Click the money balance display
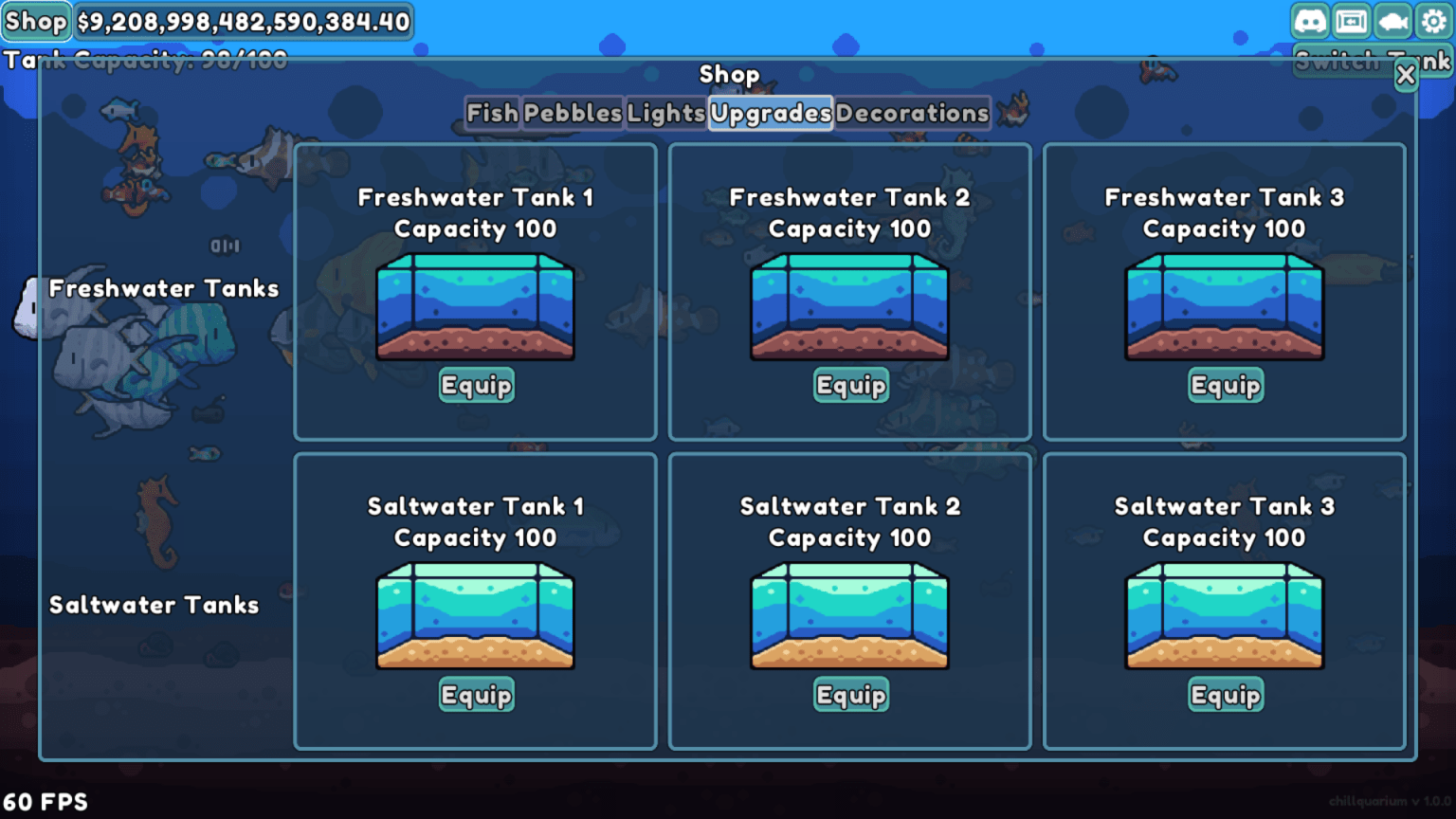The height and width of the screenshot is (819, 1456). 243,21
